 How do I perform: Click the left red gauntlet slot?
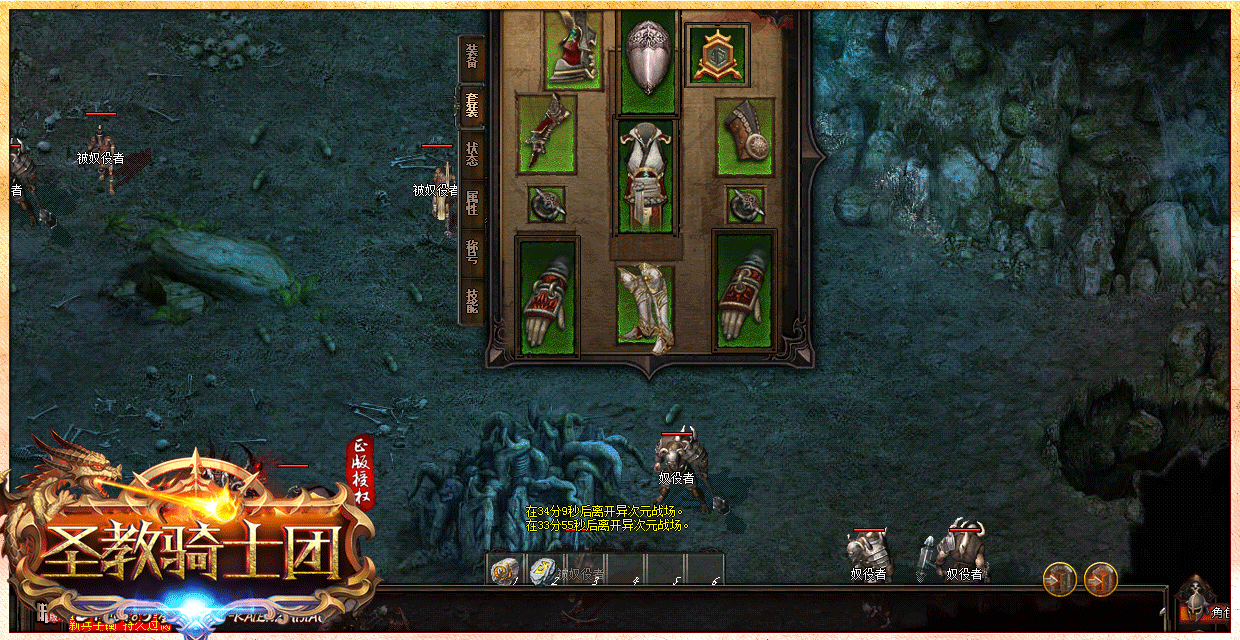[x=547, y=294]
